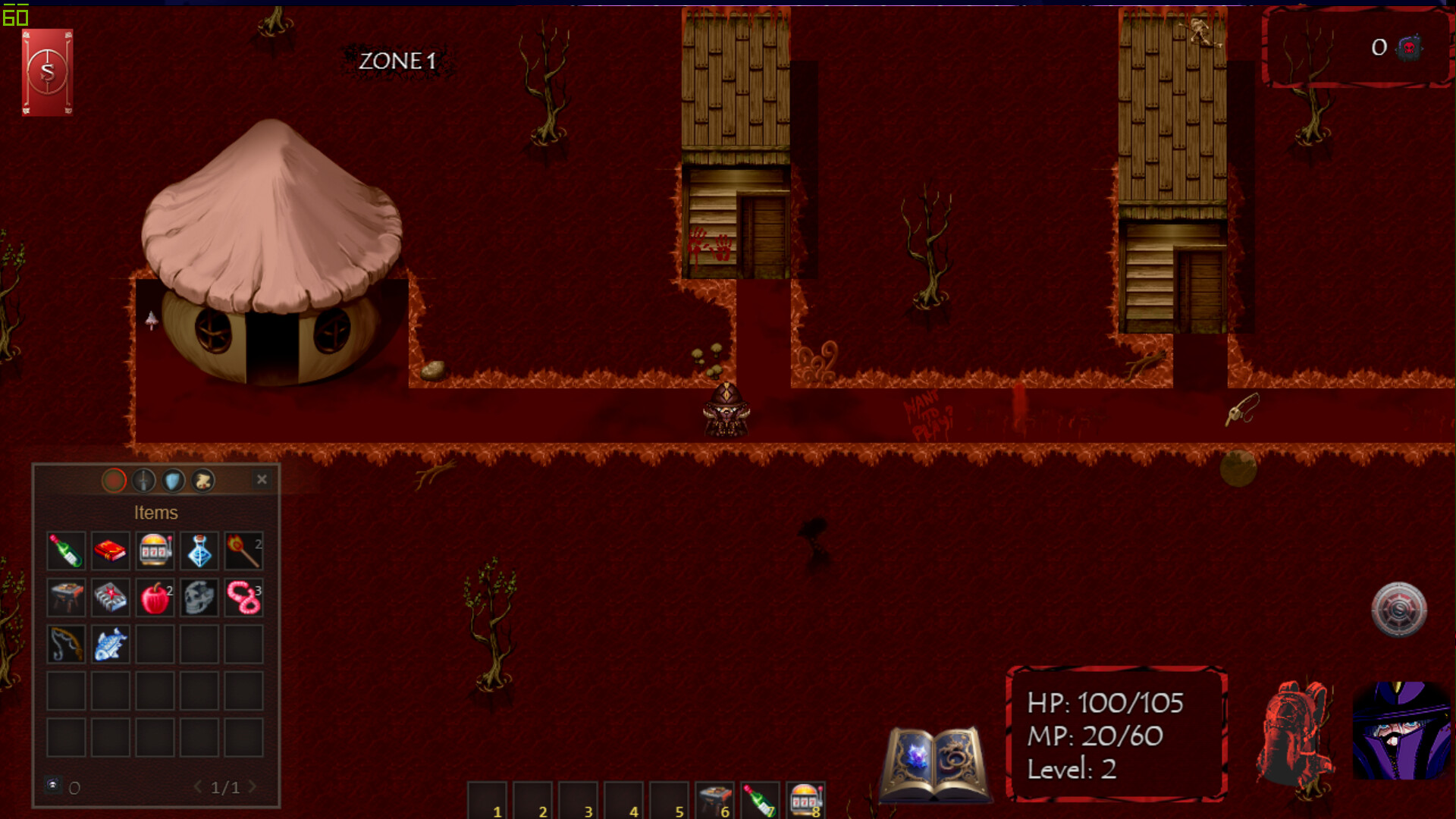Select the scroll tab in the inventory window
This screenshot has width=1456, height=819.
coord(202,480)
